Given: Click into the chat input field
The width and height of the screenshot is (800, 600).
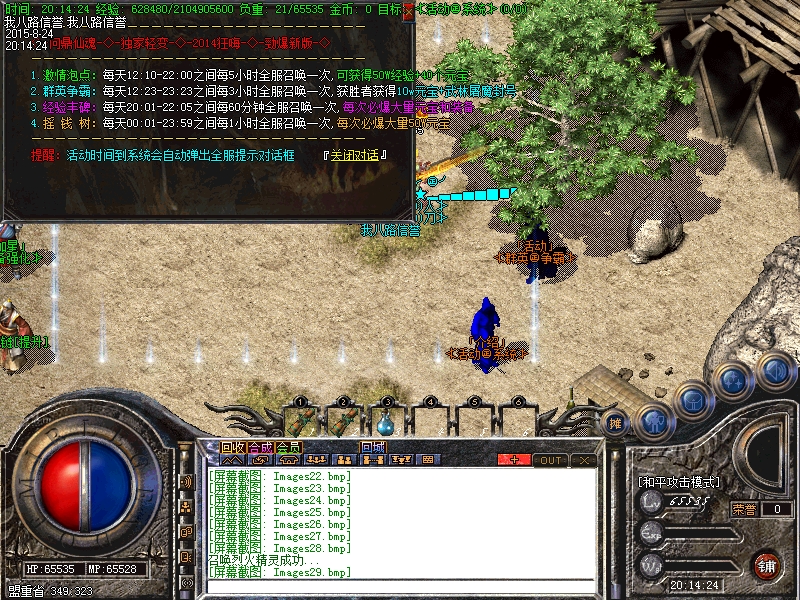Looking at the screenshot, I should 400,587.
